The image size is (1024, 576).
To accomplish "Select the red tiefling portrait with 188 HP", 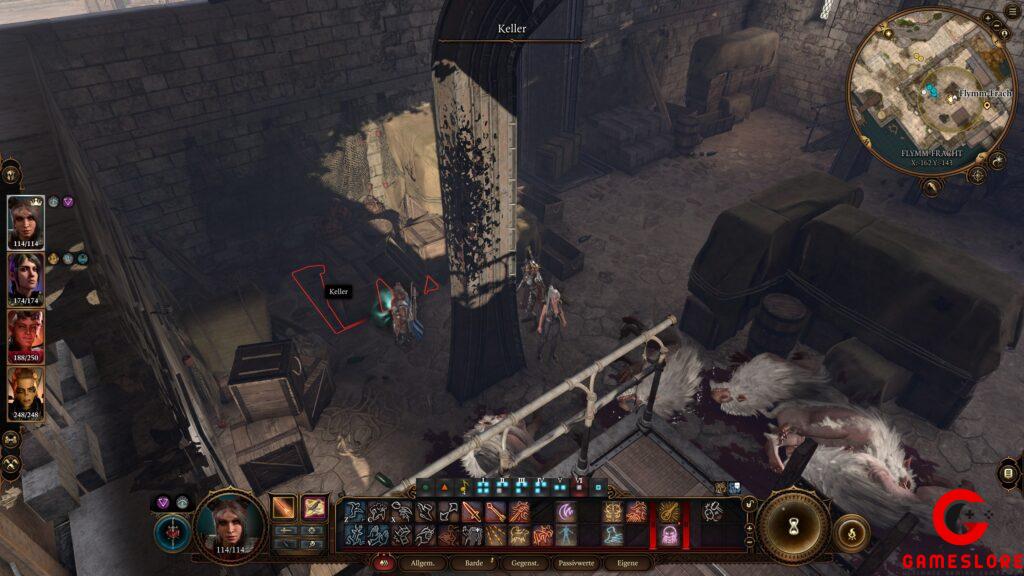I will click(26, 334).
